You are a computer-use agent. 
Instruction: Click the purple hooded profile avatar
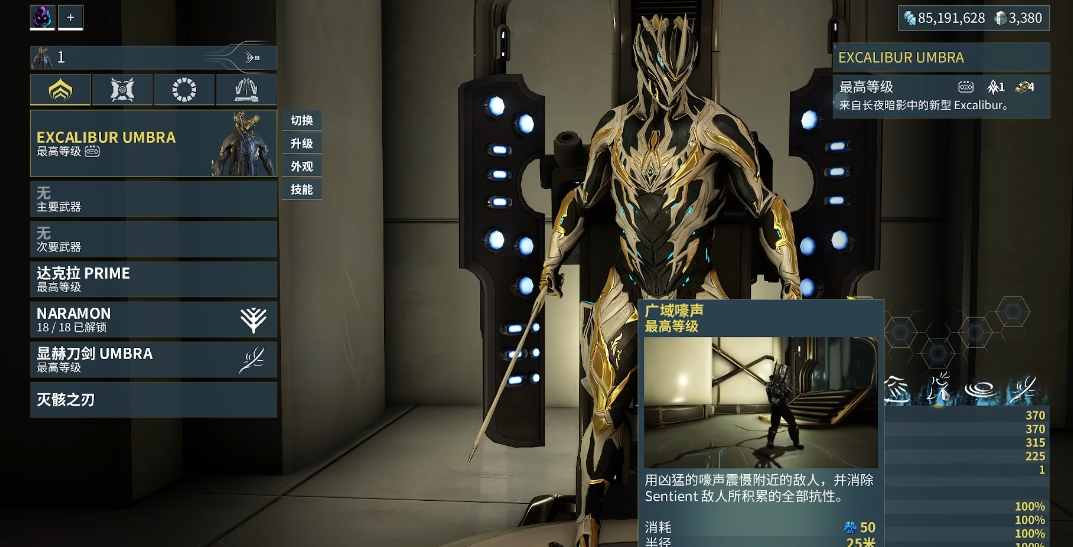coord(42,17)
